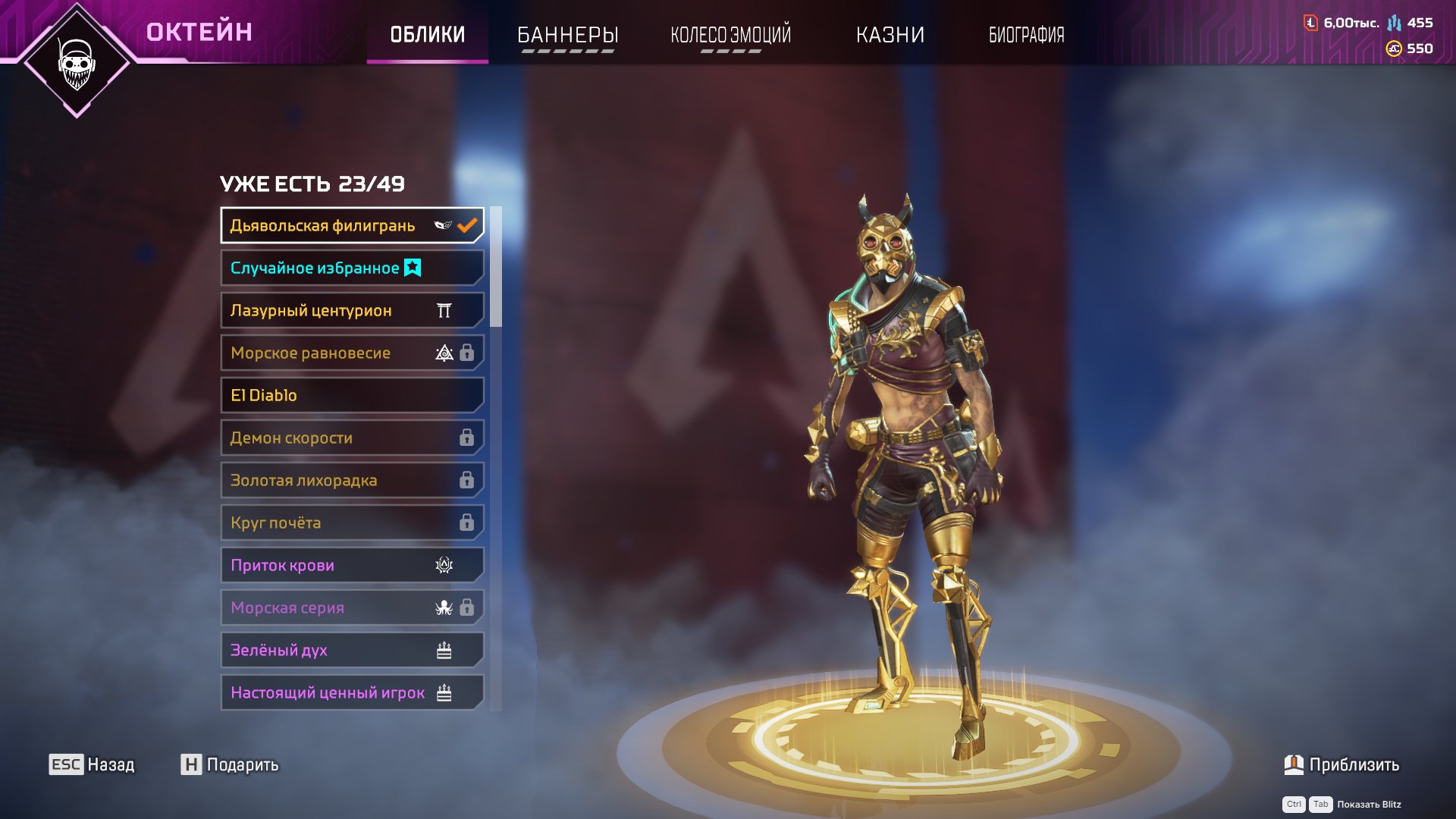Equip the El Diablo skin

point(352,395)
